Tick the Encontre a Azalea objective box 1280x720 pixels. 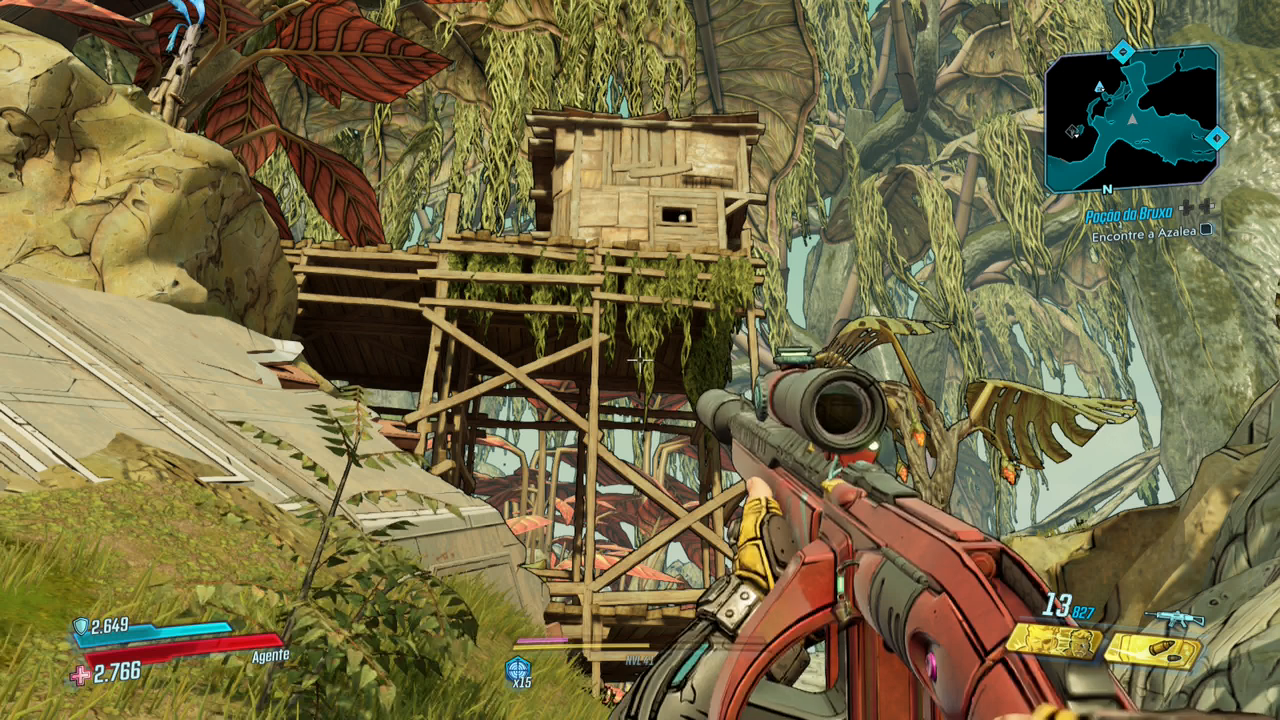[1206, 228]
